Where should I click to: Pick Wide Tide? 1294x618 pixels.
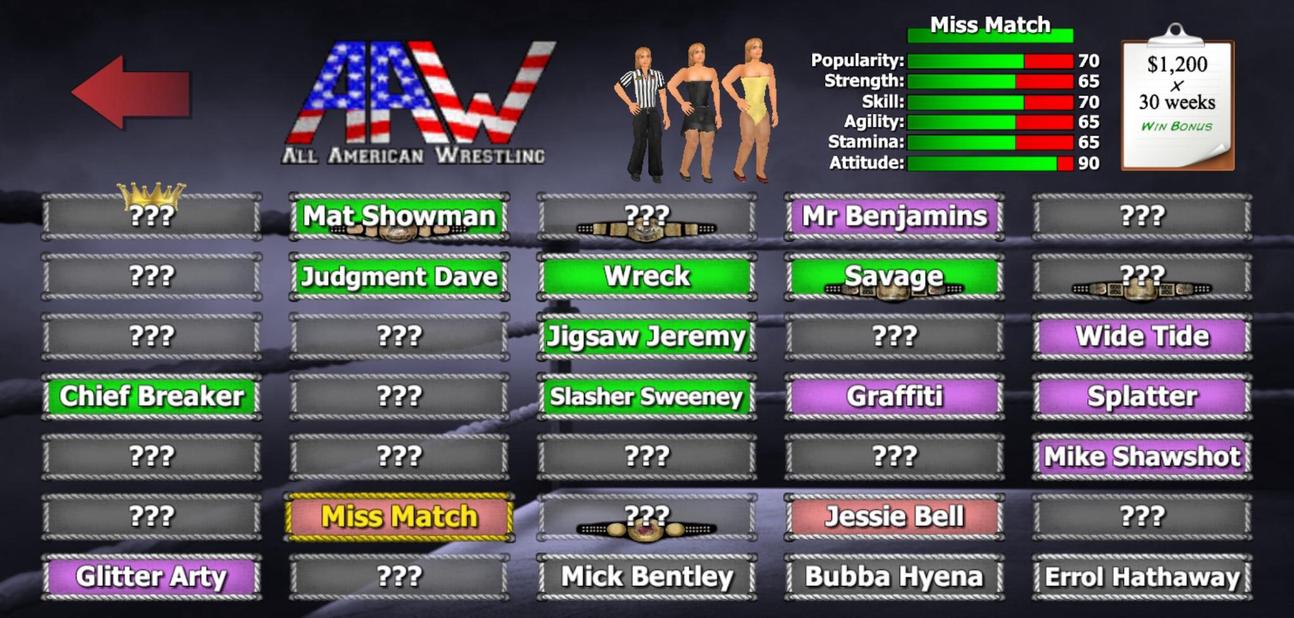(1142, 336)
